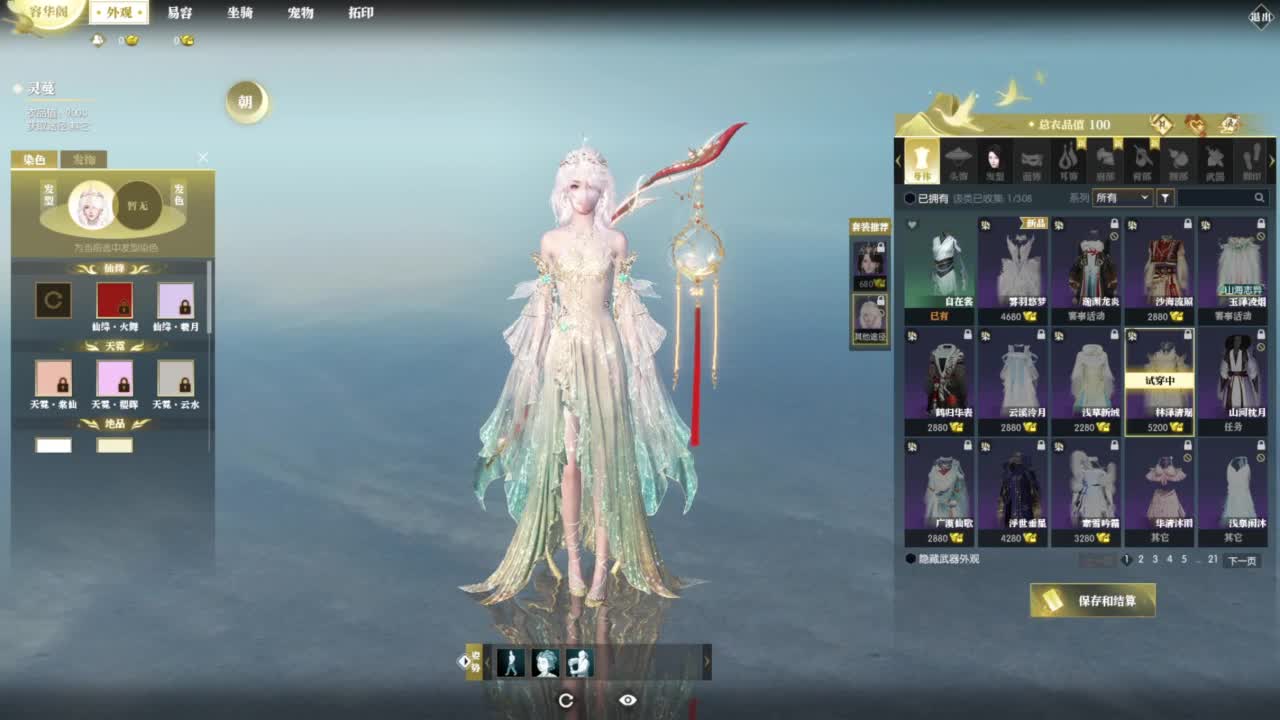Toggle the round 朝 time-of-day button

click(246, 102)
